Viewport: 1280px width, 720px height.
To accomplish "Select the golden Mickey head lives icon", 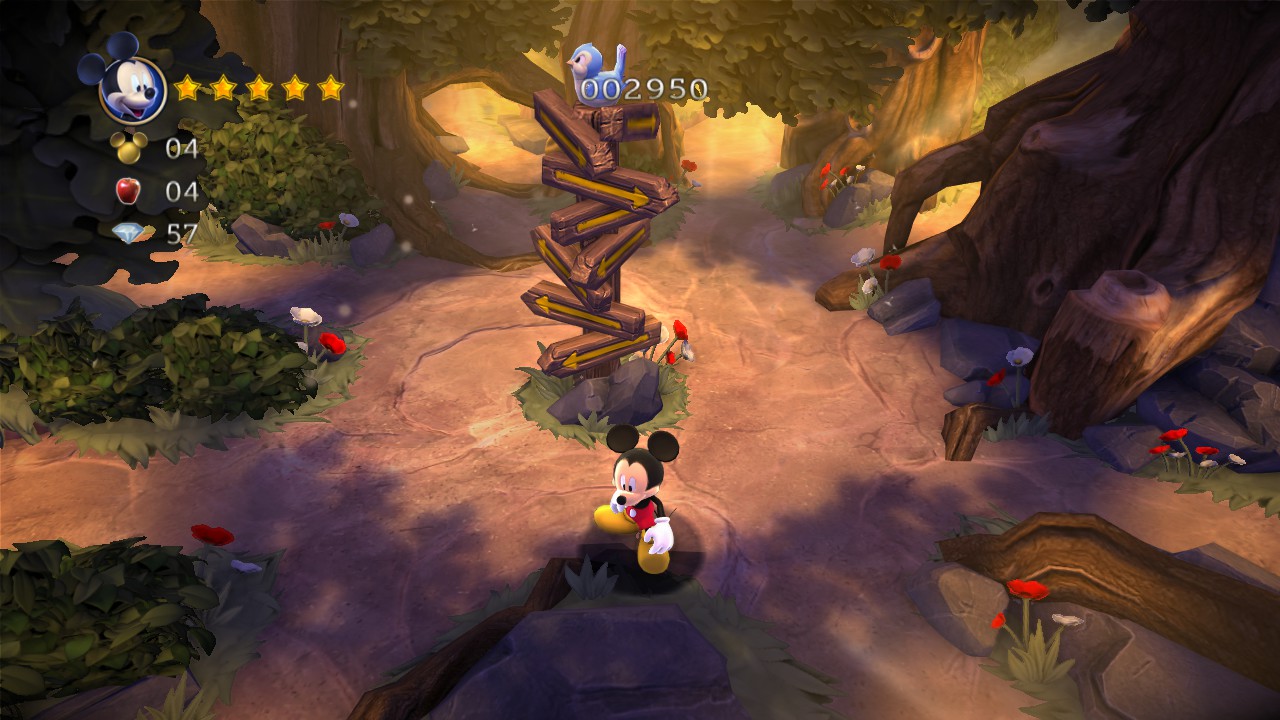I will click(128, 148).
